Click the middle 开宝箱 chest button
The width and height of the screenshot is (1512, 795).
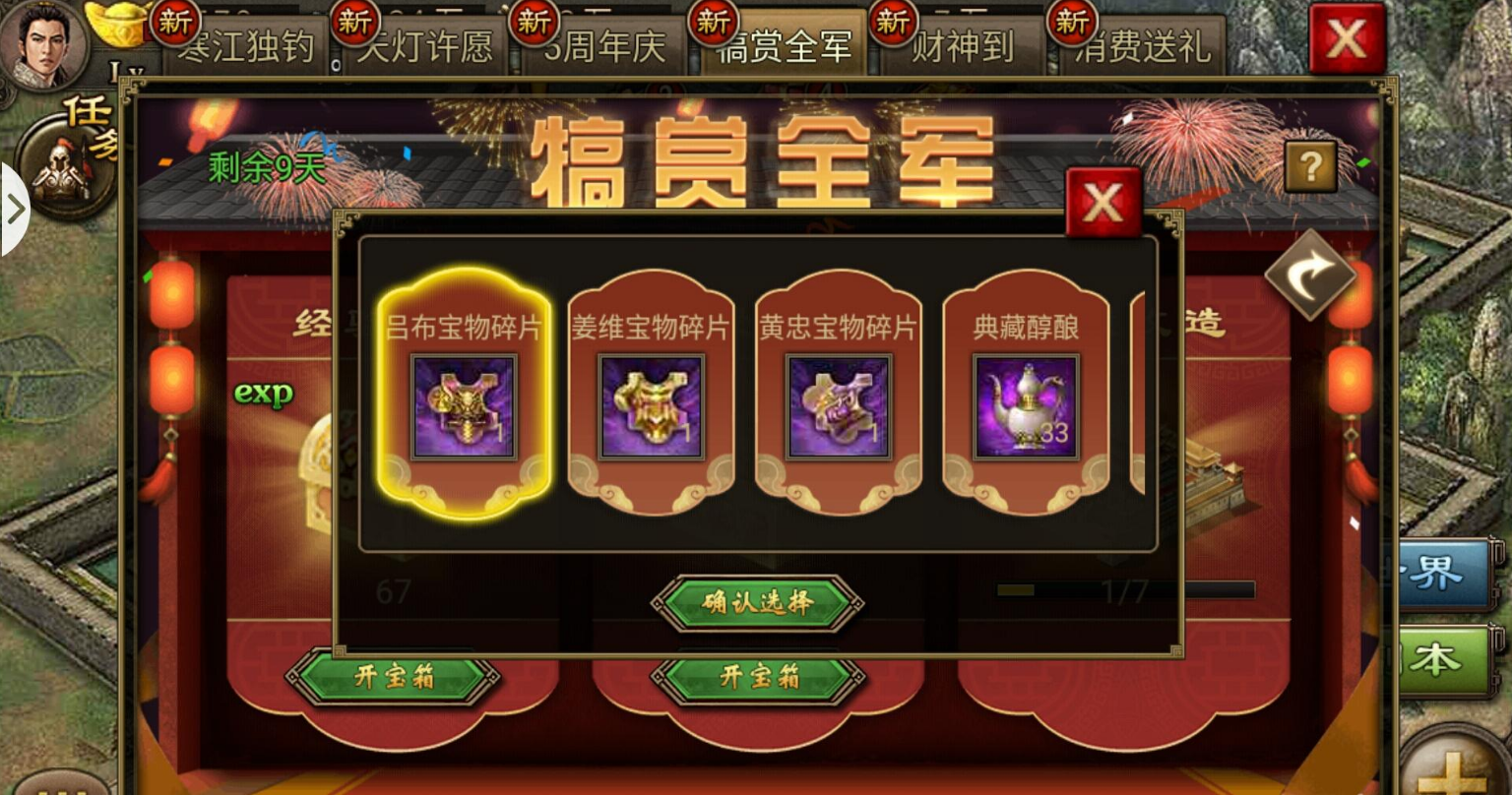point(757,678)
